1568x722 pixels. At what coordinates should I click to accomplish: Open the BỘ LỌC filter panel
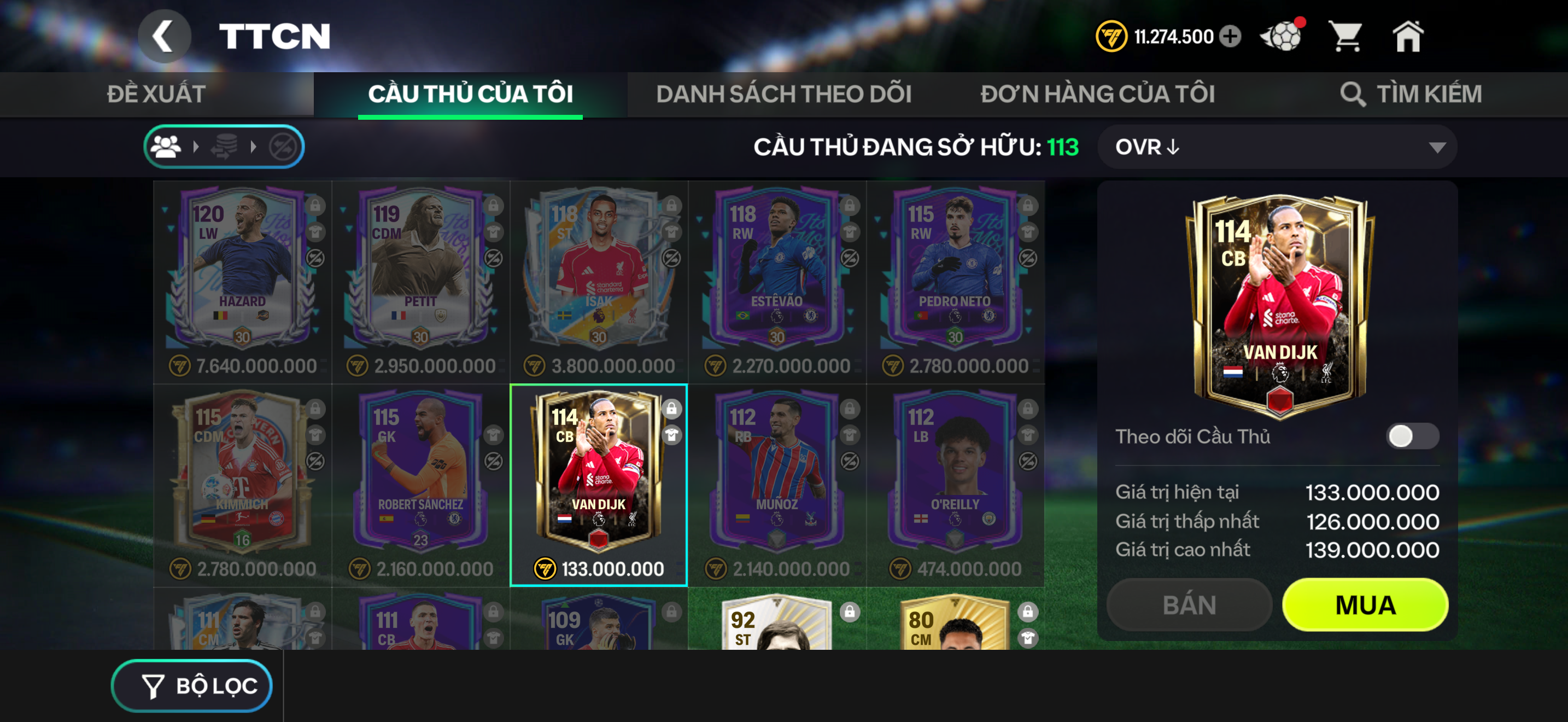pyautogui.click(x=192, y=685)
